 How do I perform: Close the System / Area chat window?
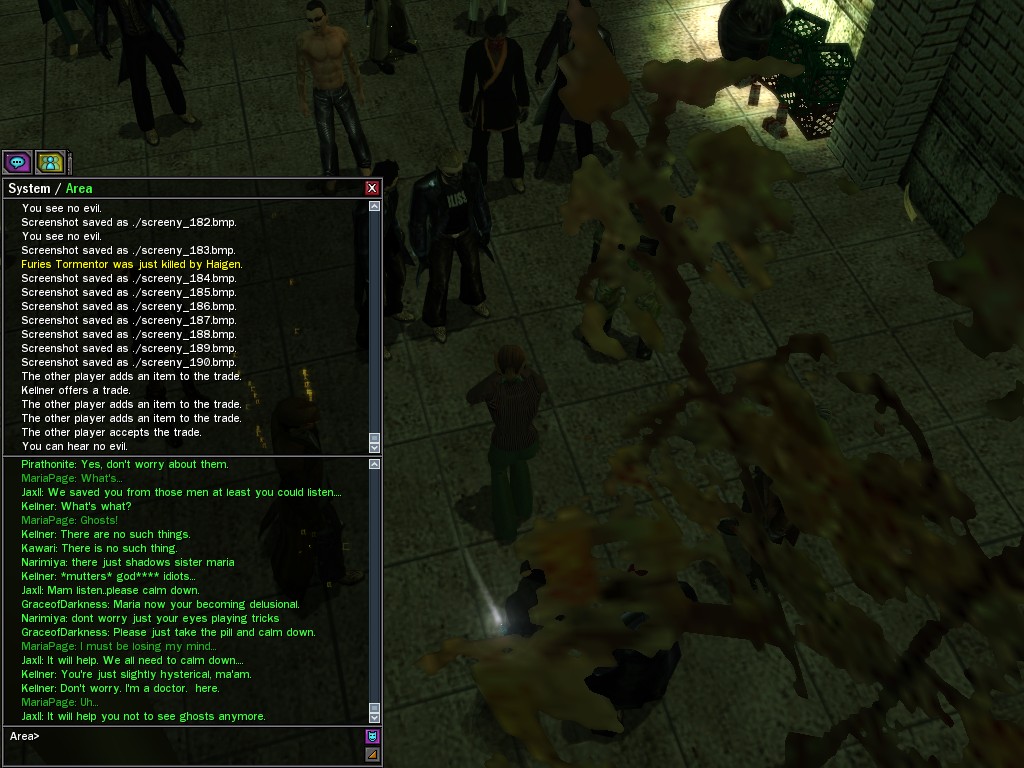click(x=372, y=188)
